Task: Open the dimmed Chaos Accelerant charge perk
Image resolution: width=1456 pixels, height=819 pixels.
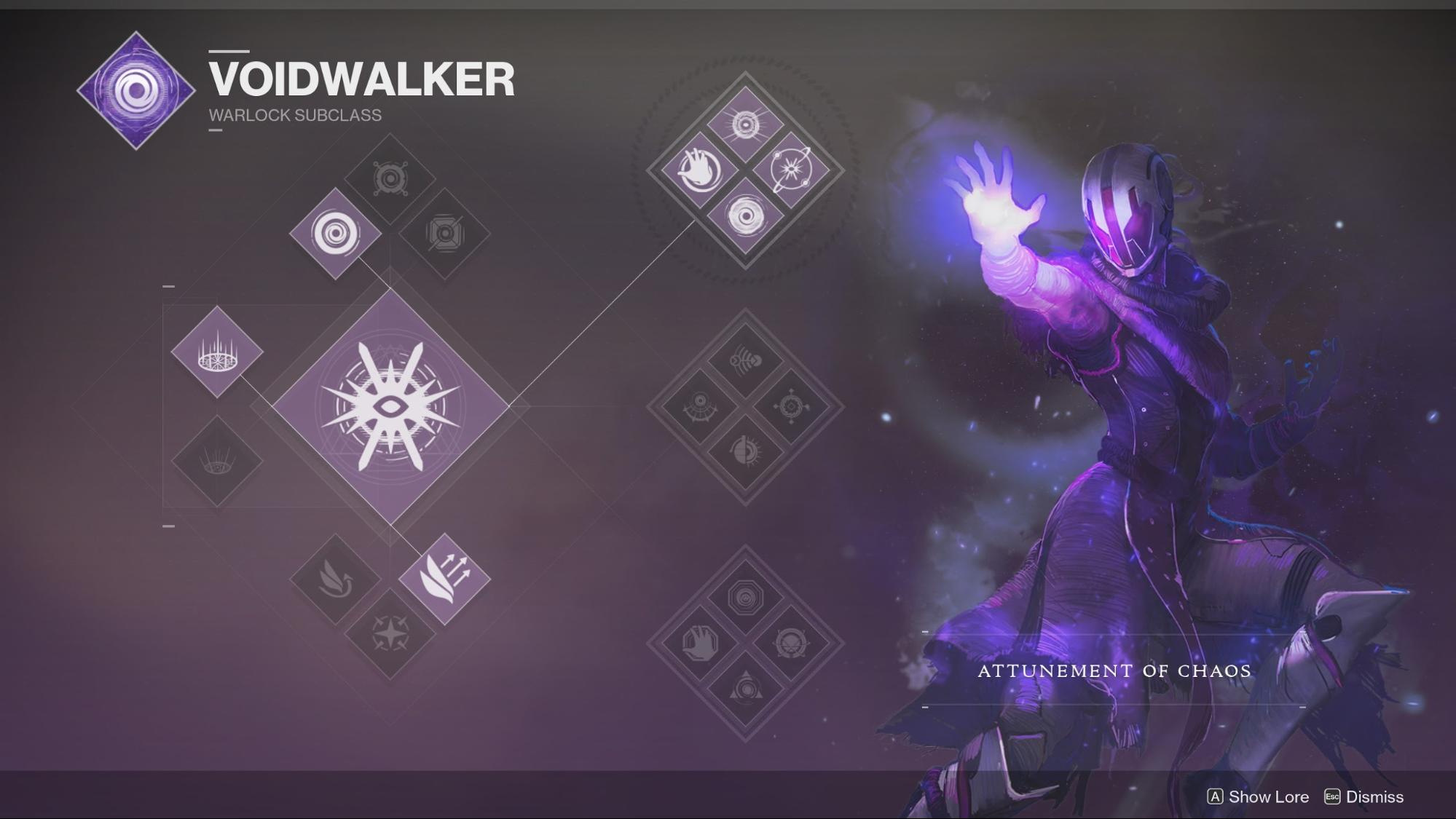Action: tap(744, 124)
